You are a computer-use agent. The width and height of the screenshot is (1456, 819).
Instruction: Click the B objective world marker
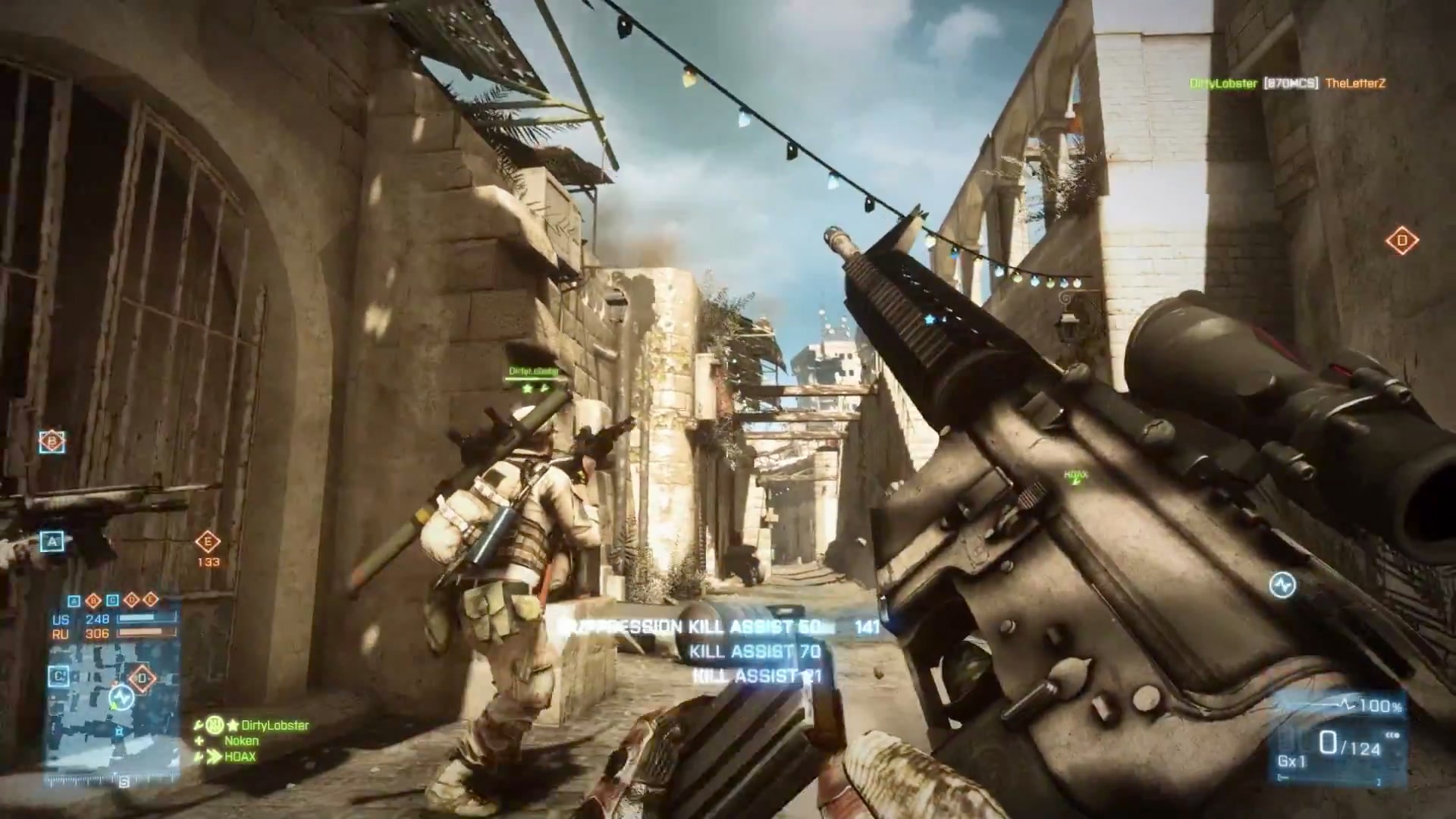click(52, 441)
